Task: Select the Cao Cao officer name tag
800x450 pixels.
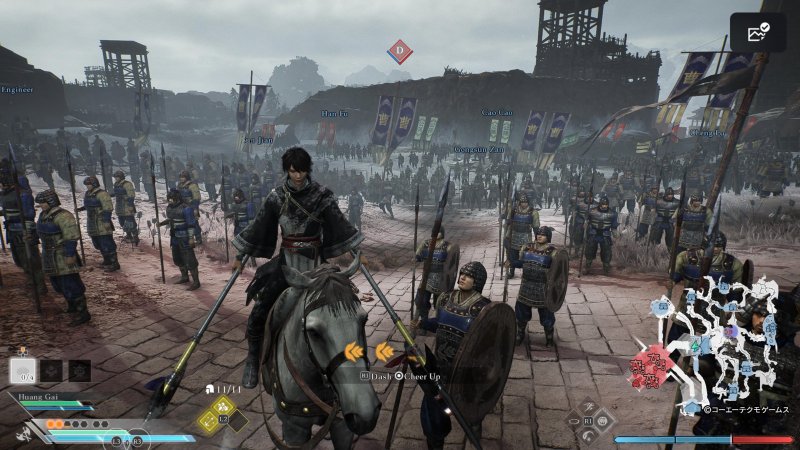Action: (x=497, y=113)
